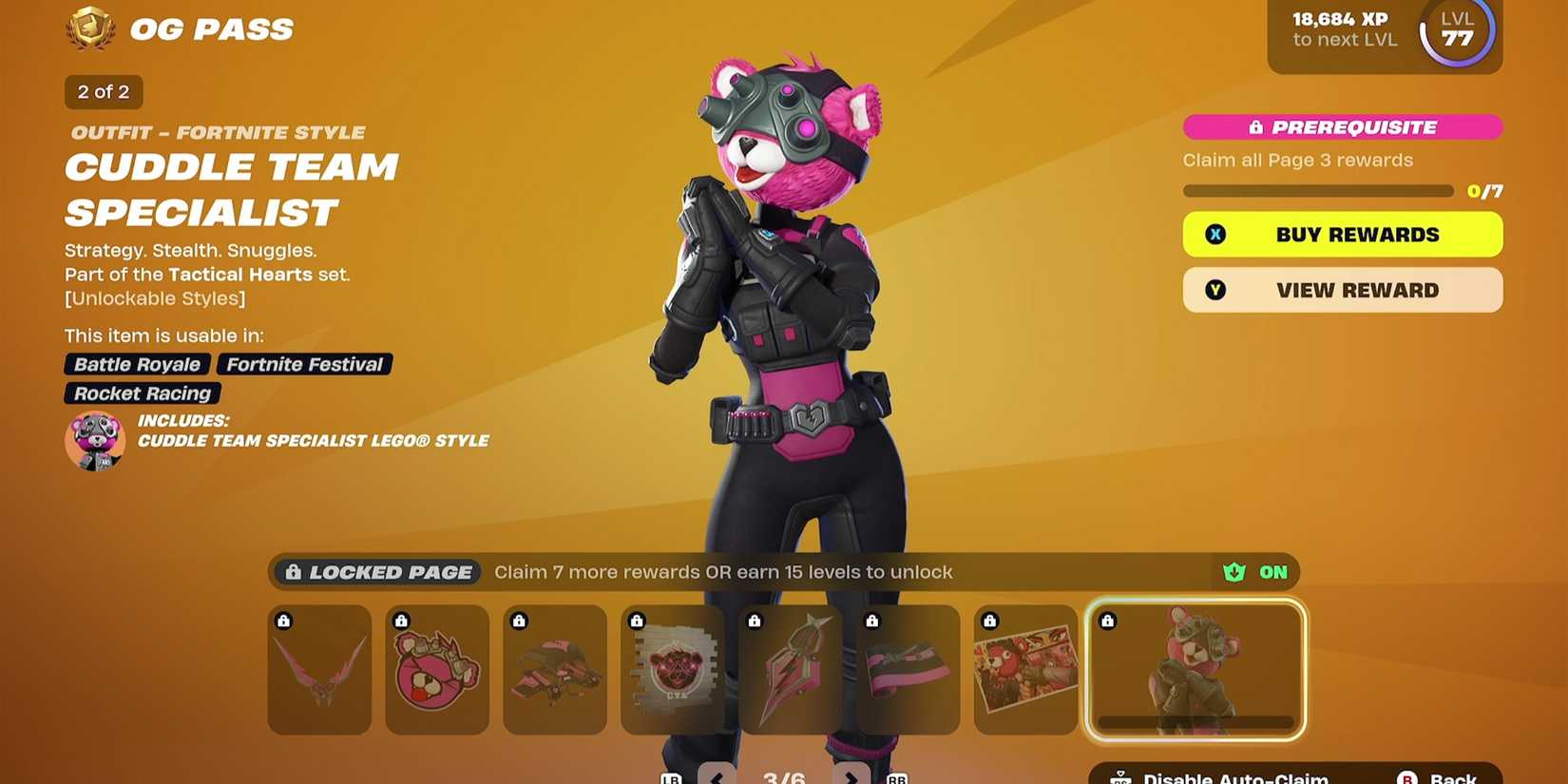Expand the Unlockable Styles section

154,297
